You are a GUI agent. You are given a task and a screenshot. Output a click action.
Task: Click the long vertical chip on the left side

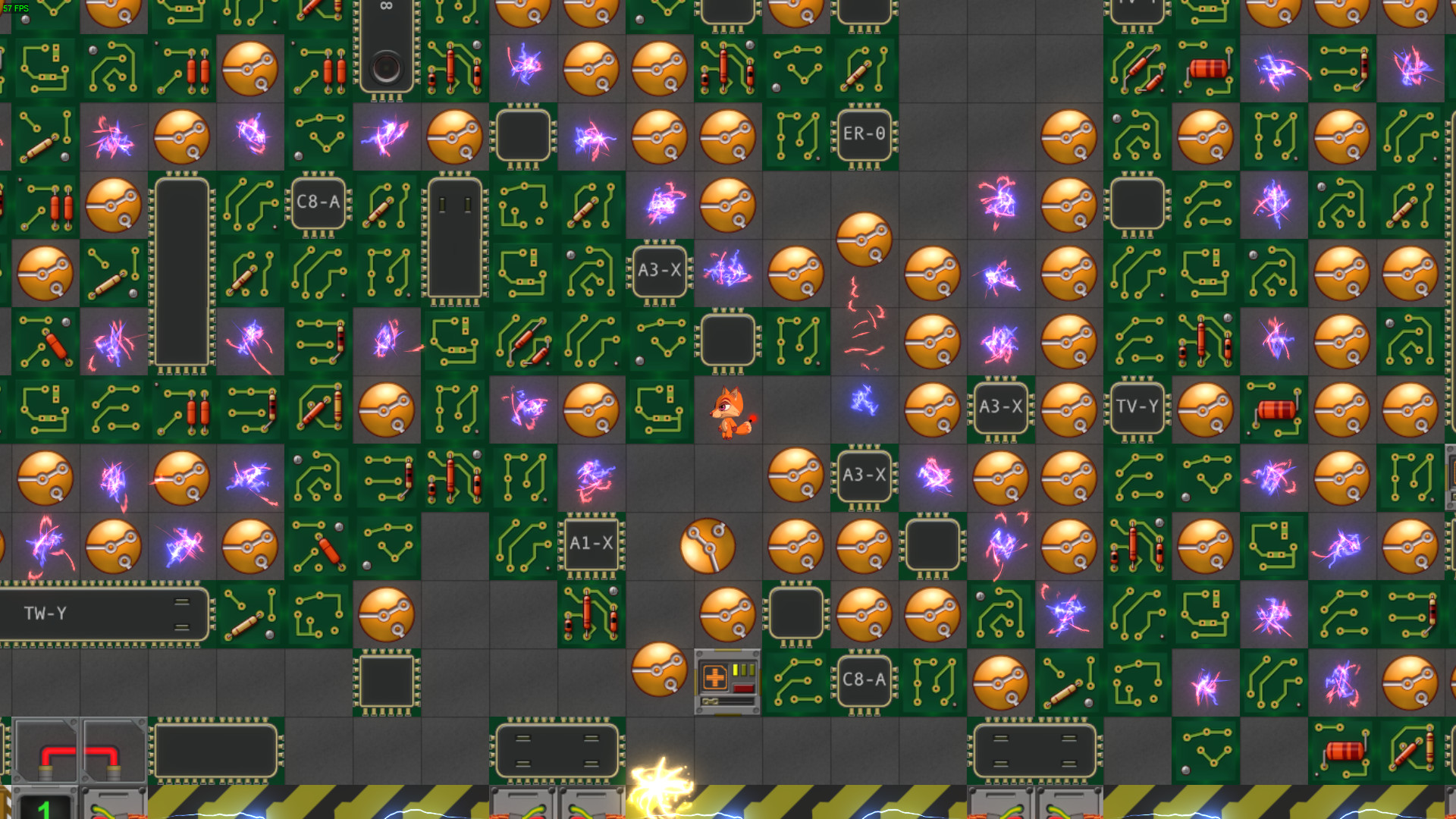click(180, 273)
